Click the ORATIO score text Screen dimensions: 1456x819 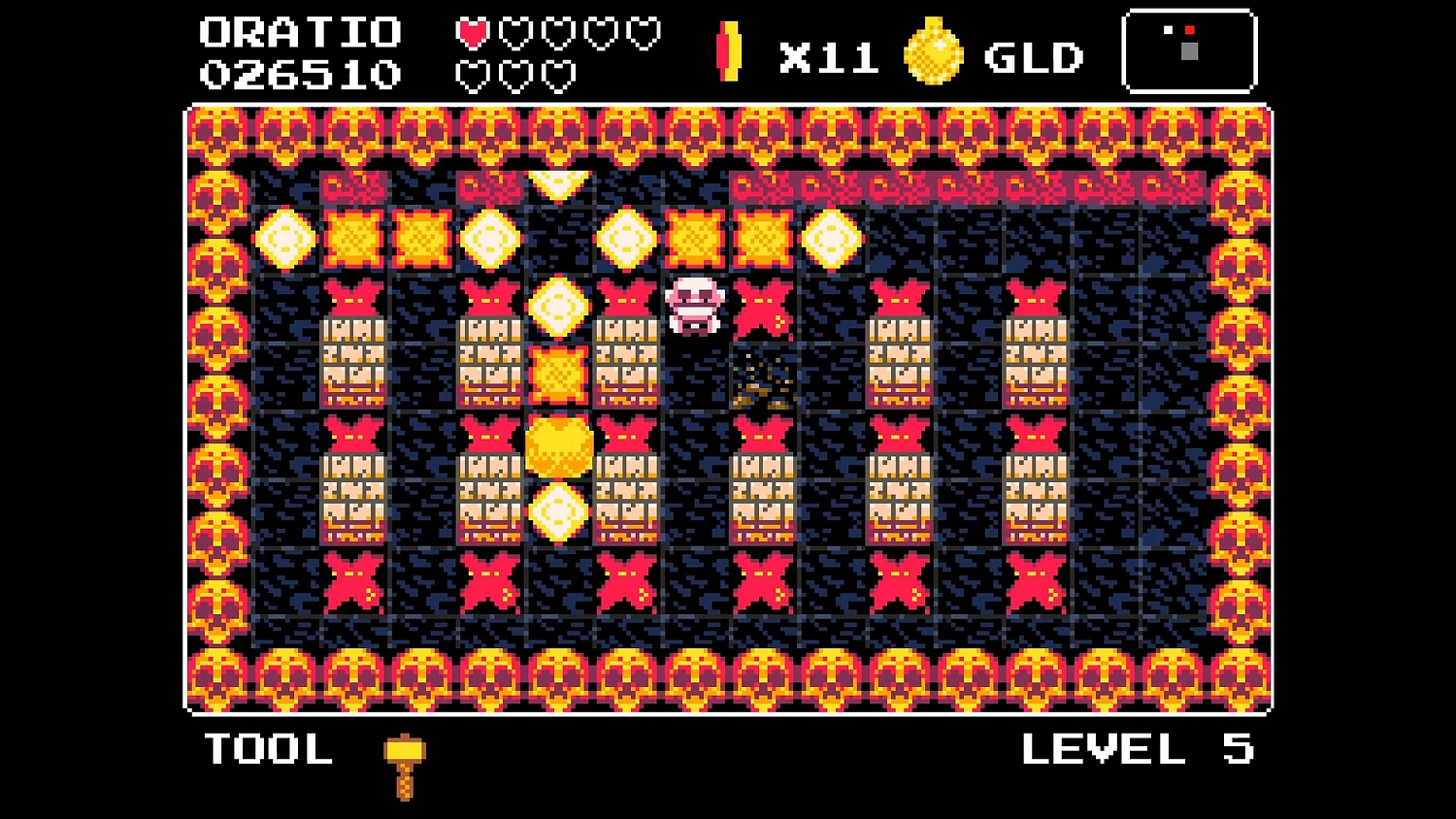pyautogui.click(x=302, y=32)
